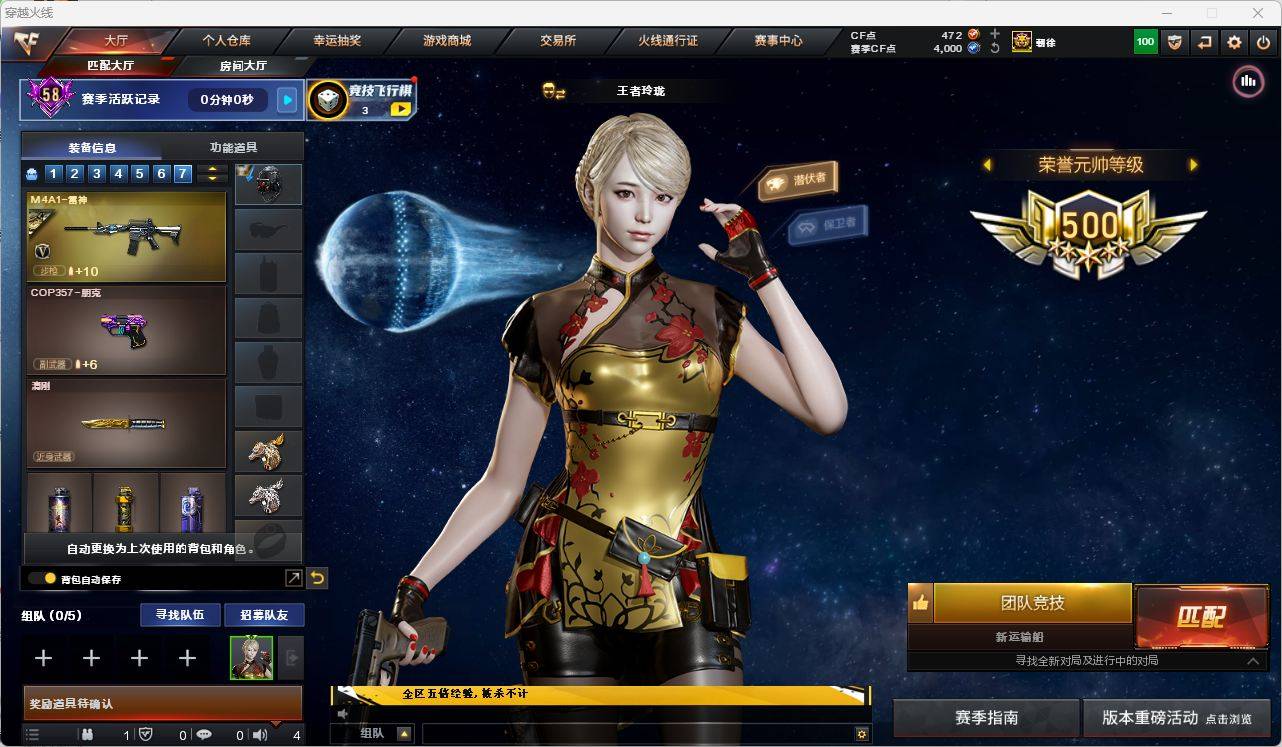Viewport: 1282px width, 747px height.
Task: Open the 火线通行证 battle pass tab
Action: point(668,41)
